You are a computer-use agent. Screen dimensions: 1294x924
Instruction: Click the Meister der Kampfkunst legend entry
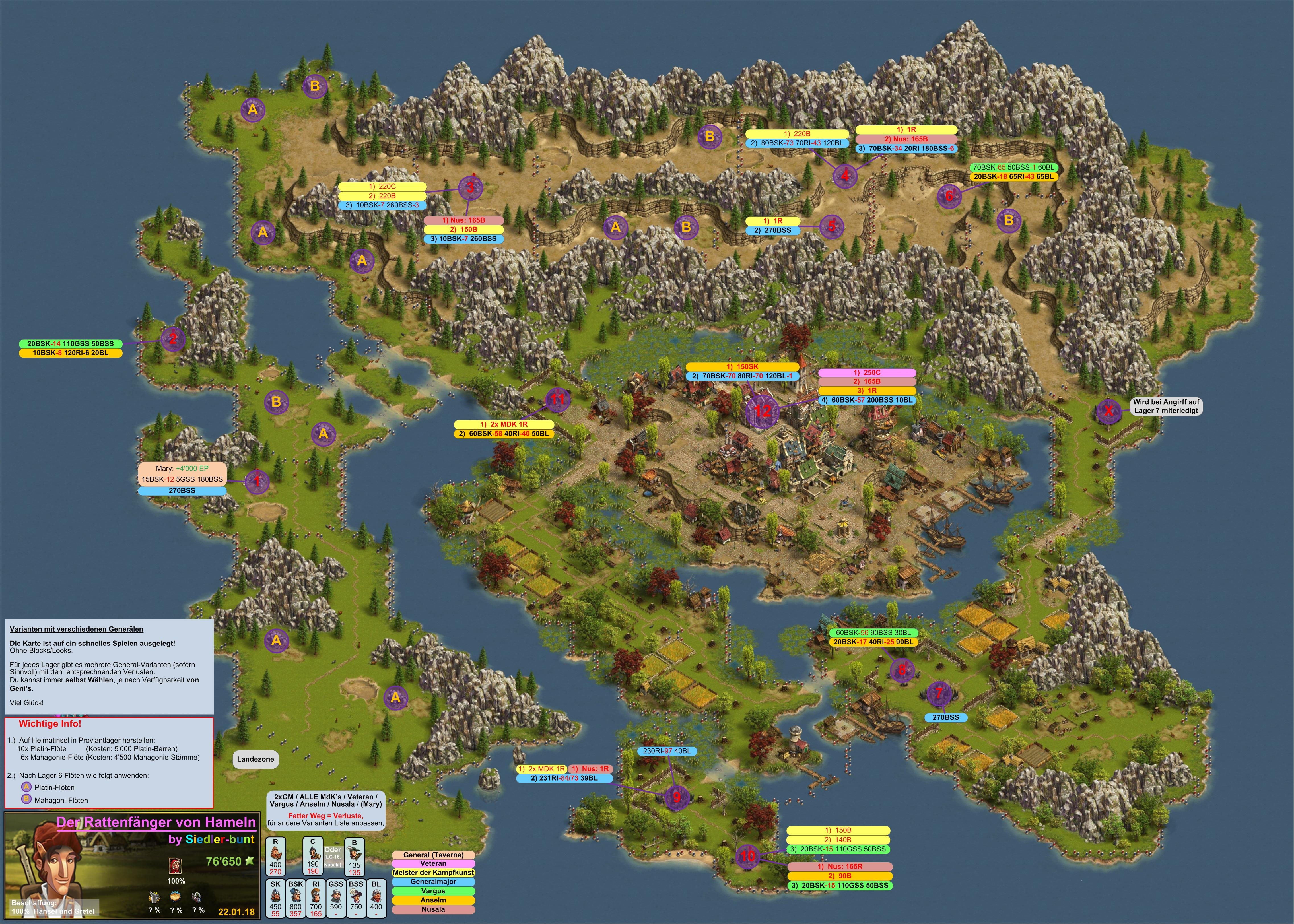pyautogui.click(x=433, y=872)
